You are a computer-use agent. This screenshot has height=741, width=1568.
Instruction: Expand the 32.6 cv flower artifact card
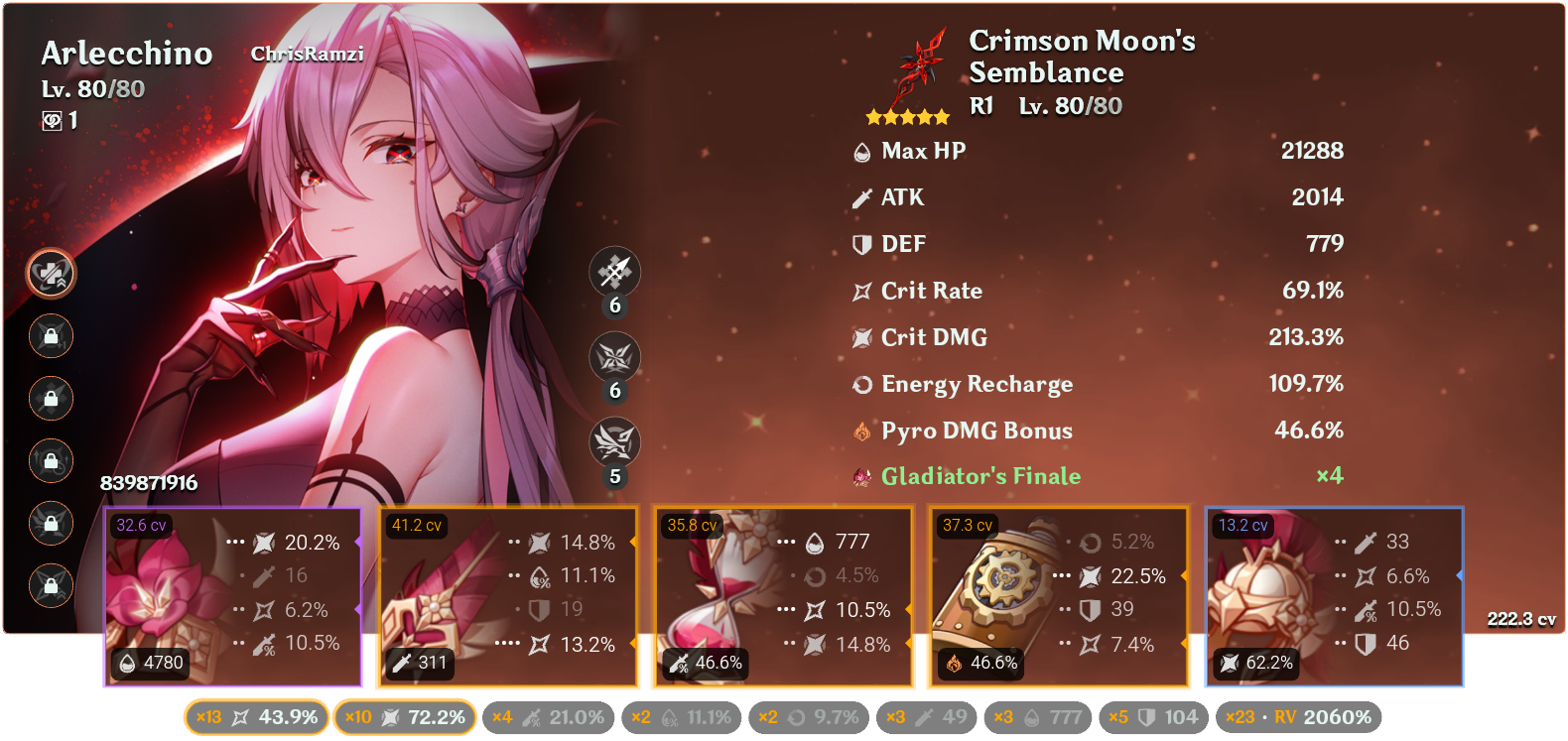[231, 595]
